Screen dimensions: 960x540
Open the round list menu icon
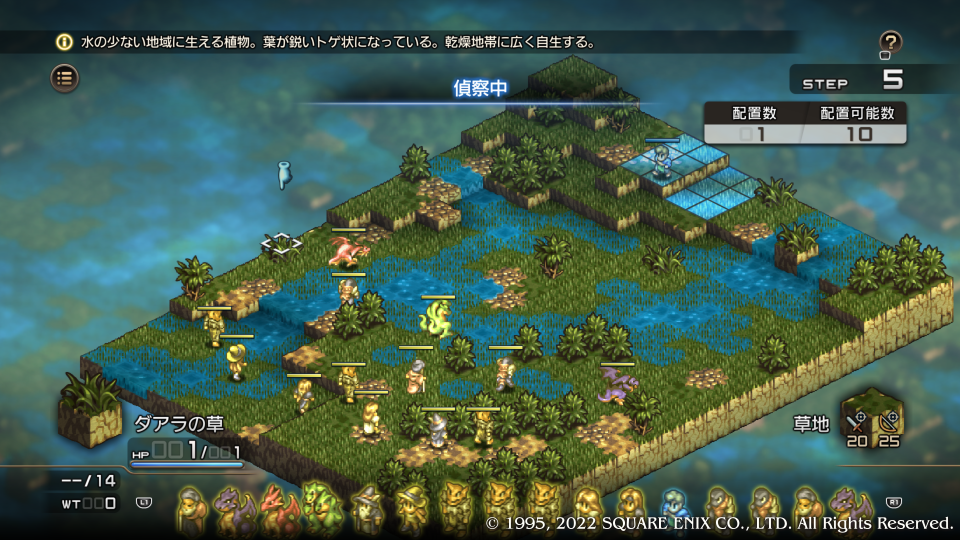point(65,77)
